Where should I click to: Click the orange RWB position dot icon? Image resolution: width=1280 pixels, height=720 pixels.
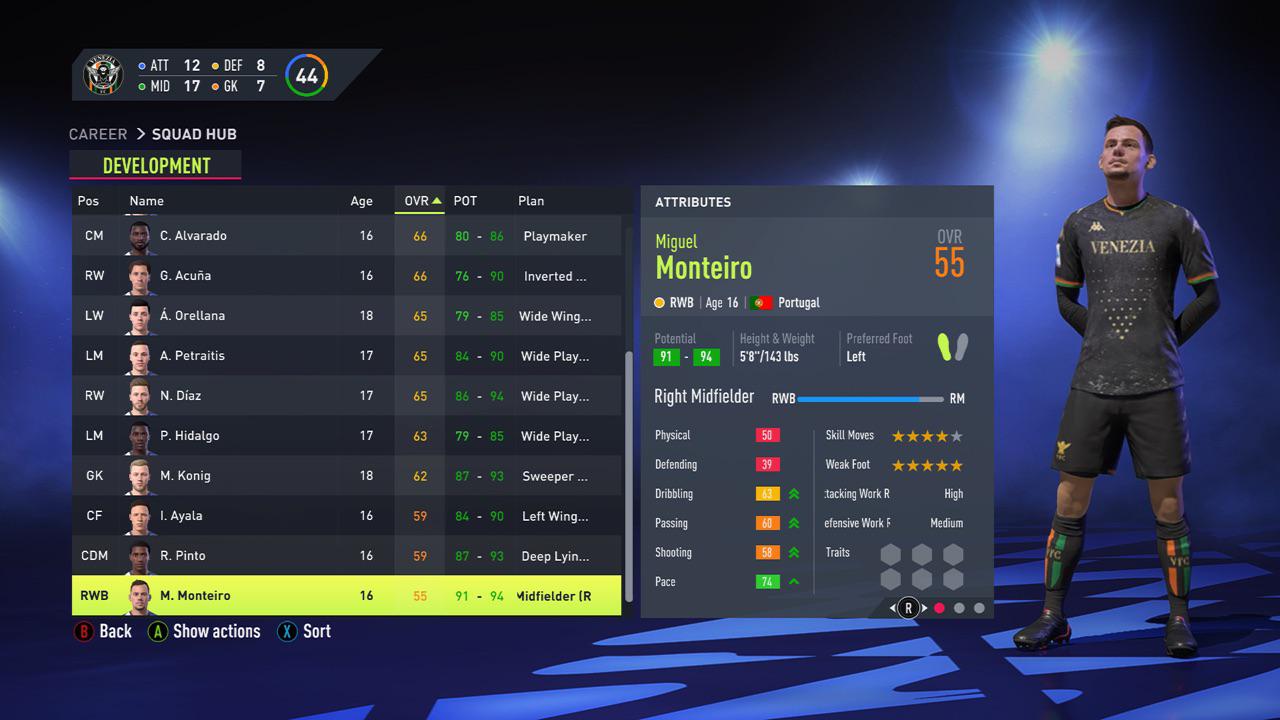click(661, 301)
